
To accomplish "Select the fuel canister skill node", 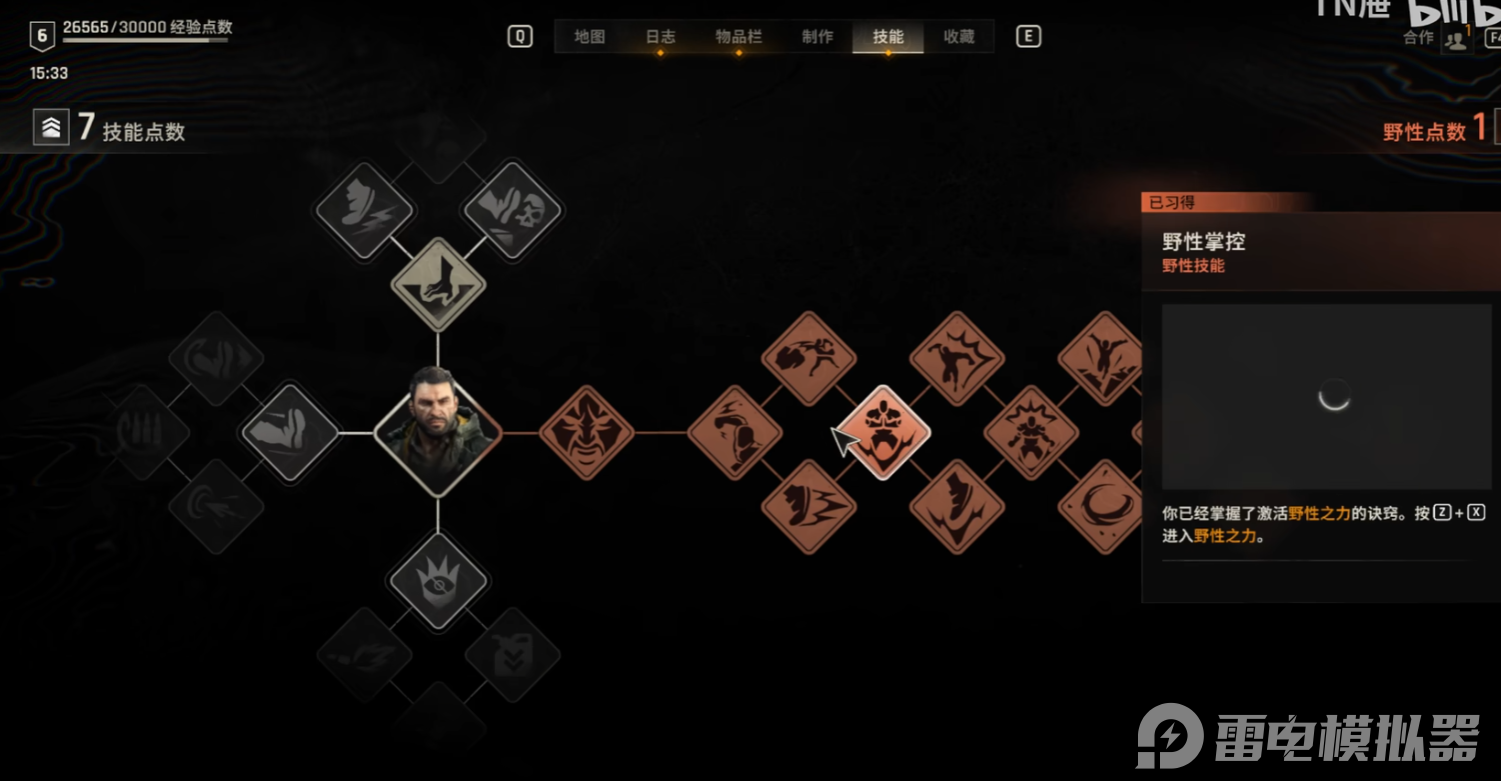I will click(512, 655).
